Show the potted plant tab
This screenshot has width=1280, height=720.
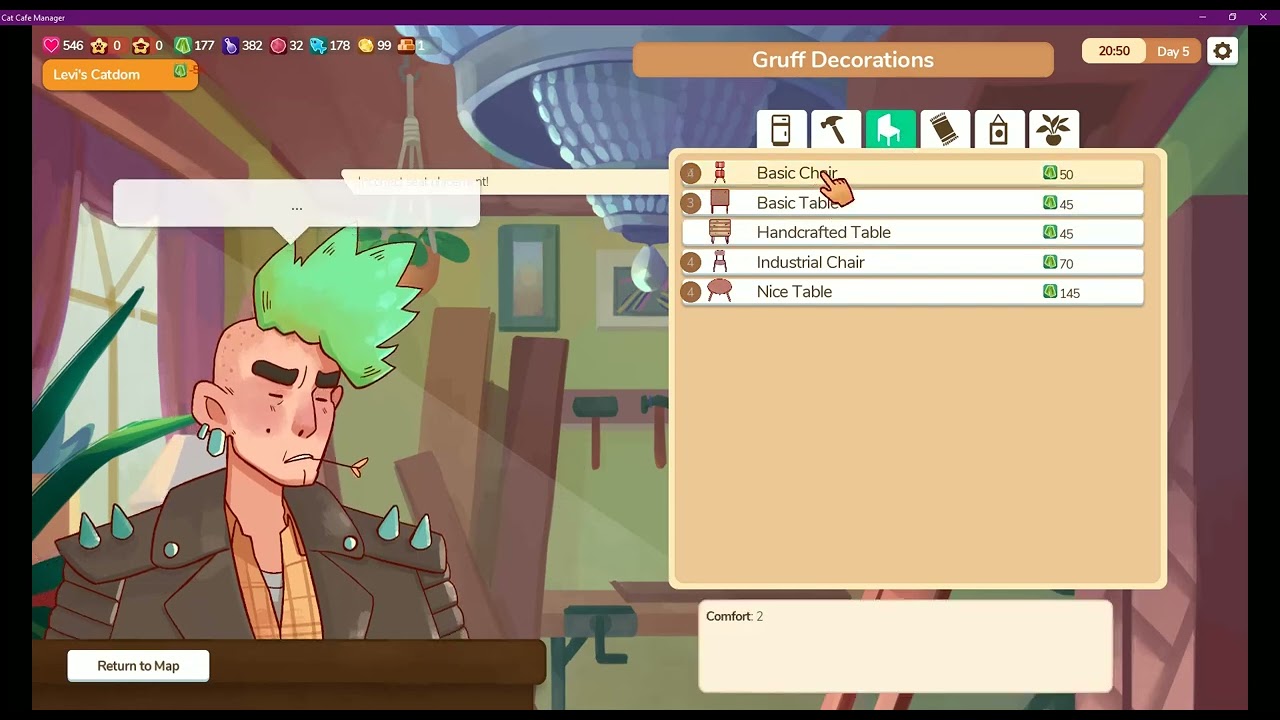click(x=1053, y=130)
